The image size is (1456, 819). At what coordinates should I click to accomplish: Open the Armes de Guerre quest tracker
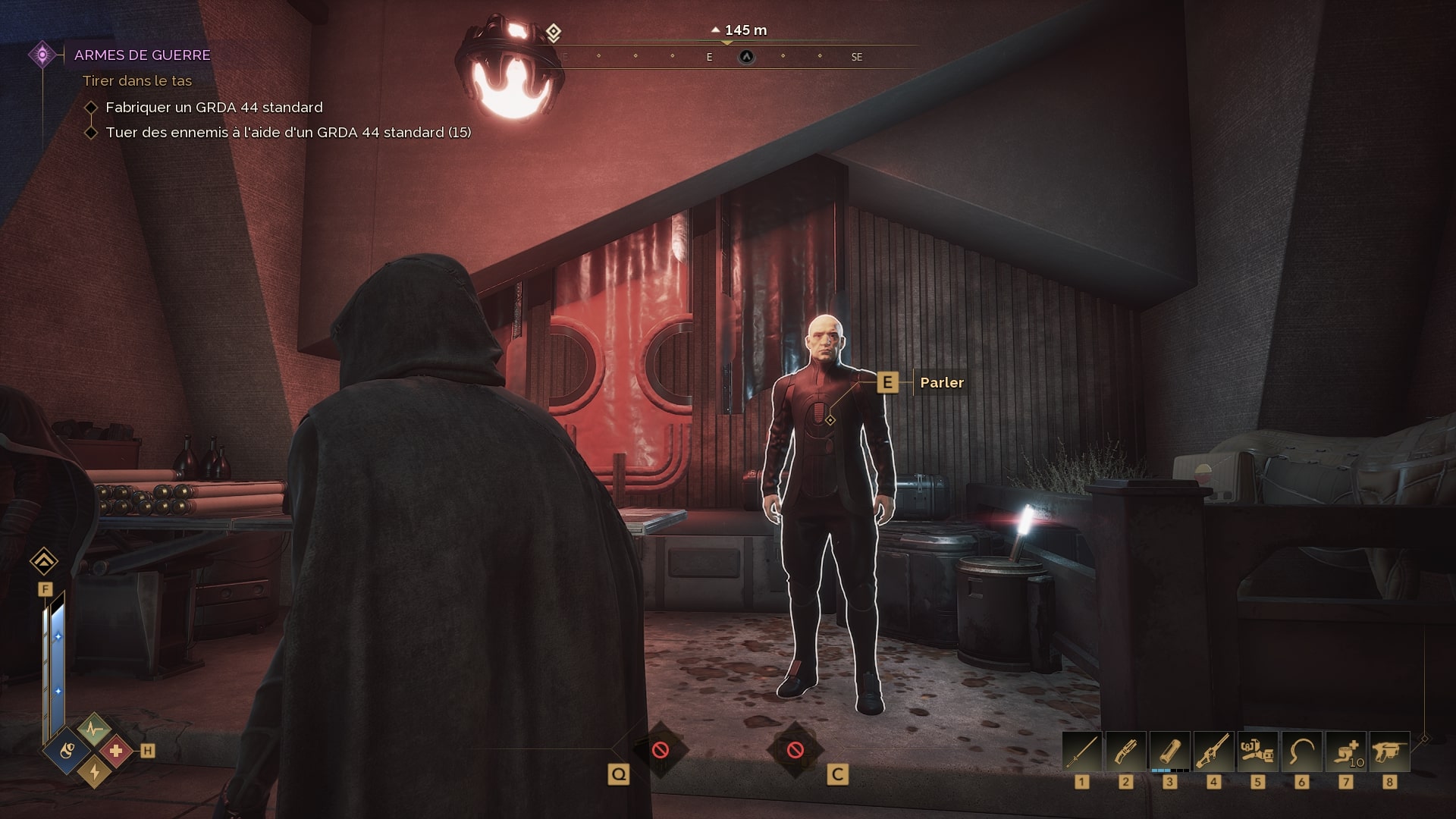click(143, 55)
